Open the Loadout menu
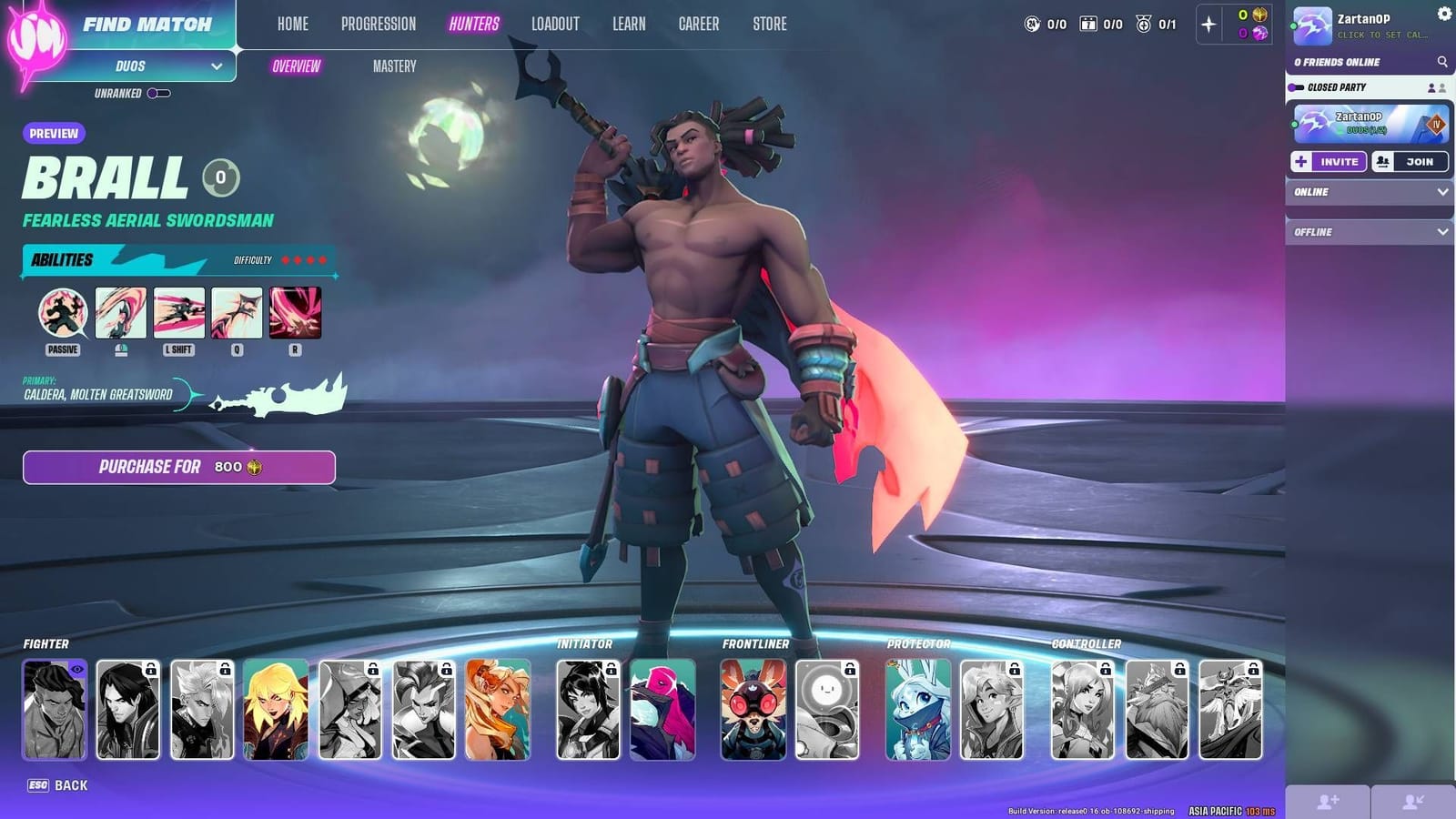The height and width of the screenshot is (819, 1456). (x=555, y=25)
